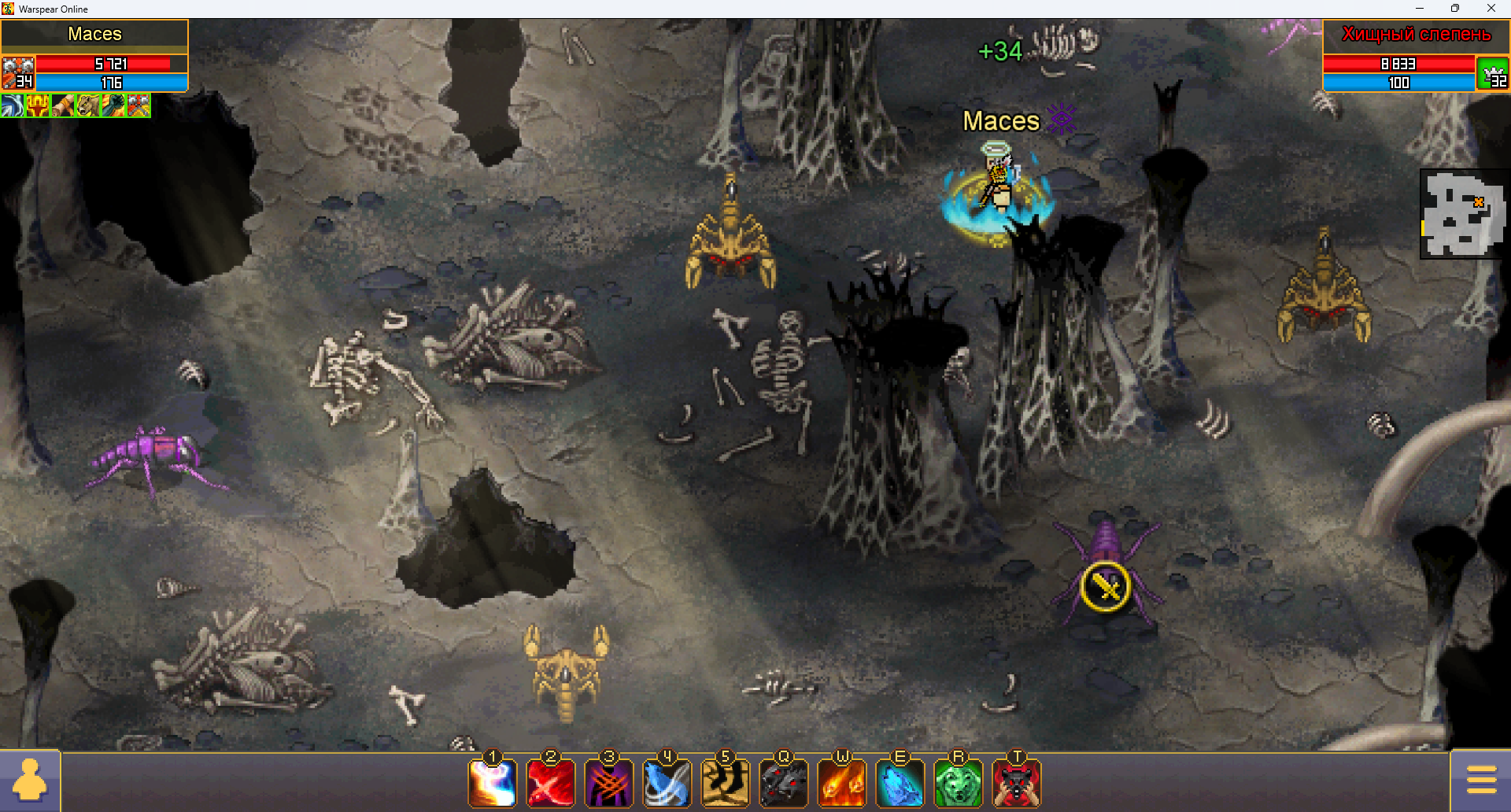1511x812 pixels.
Task: Close the Warspear Online window
Action: click(1491, 9)
